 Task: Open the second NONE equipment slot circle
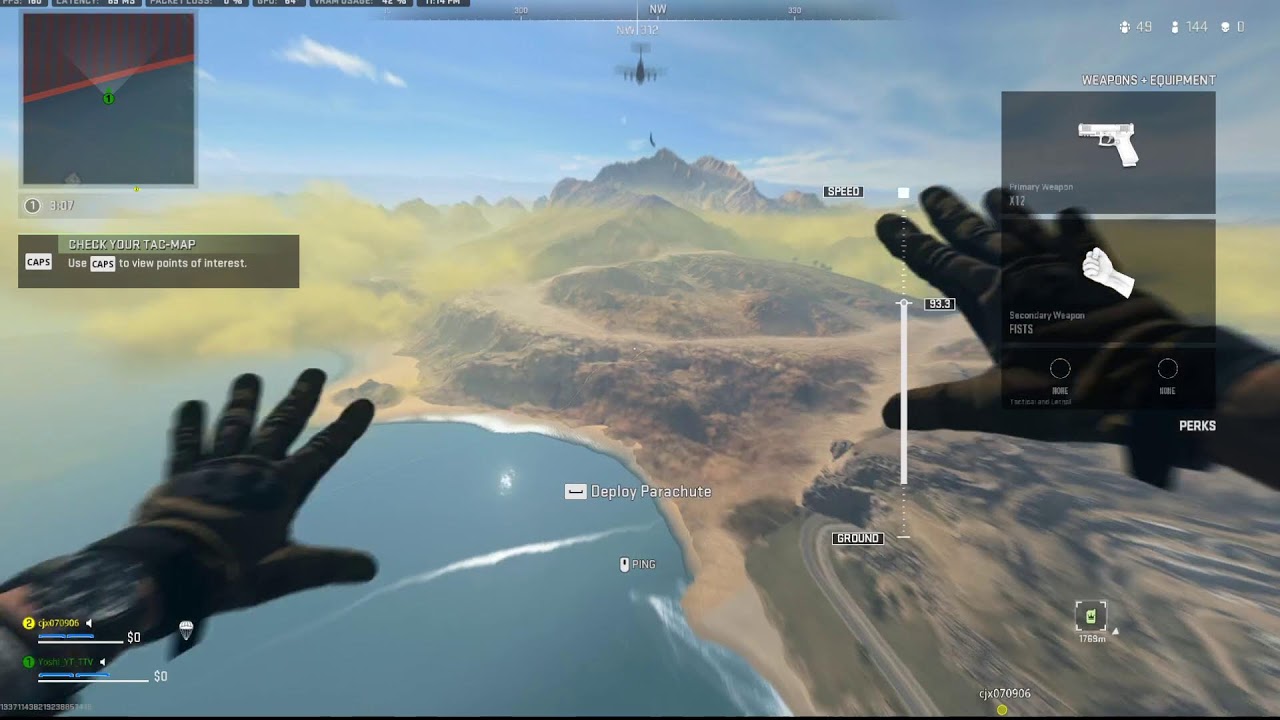(1167, 370)
